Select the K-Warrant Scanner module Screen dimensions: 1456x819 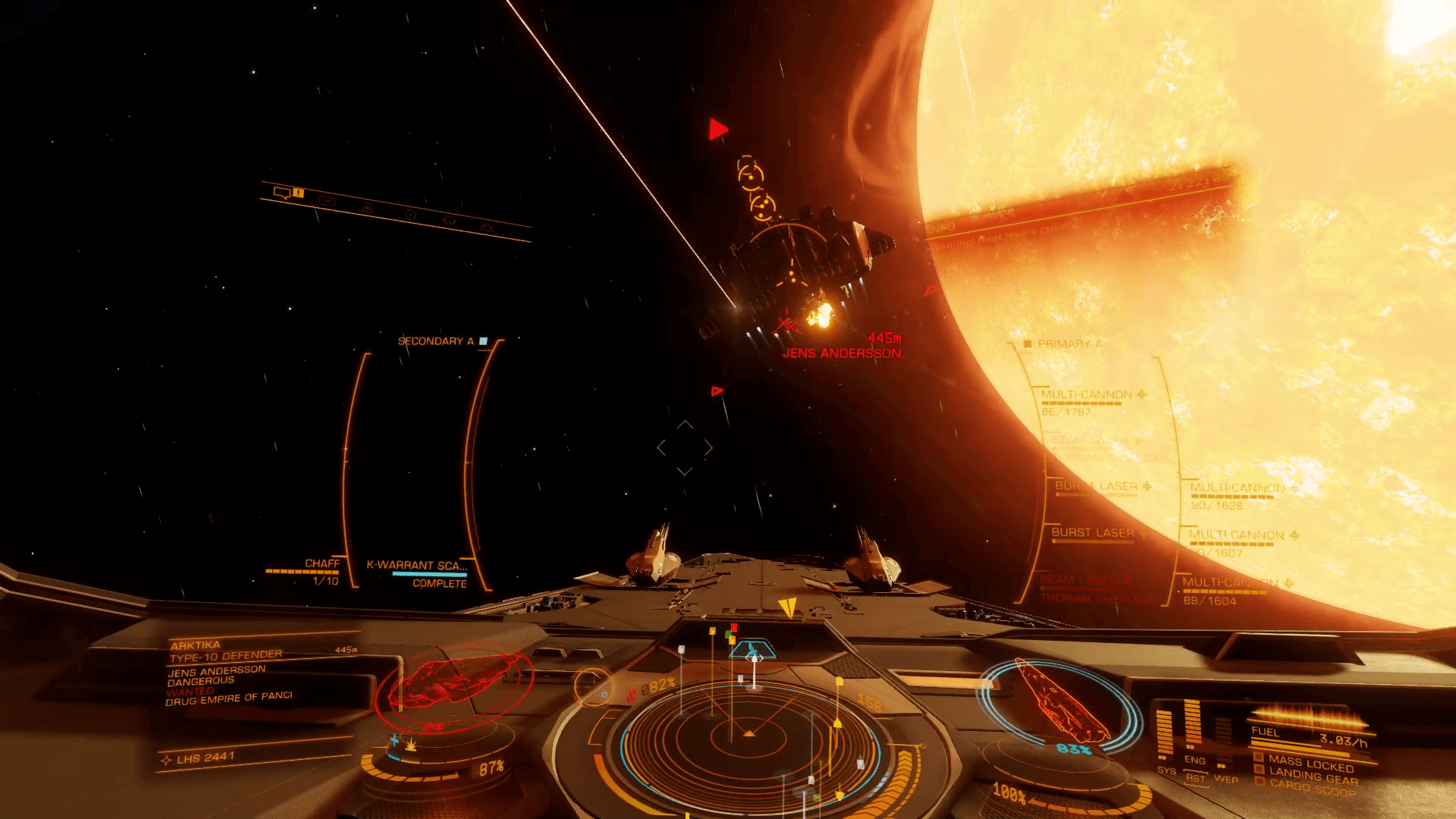pos(417,566)
